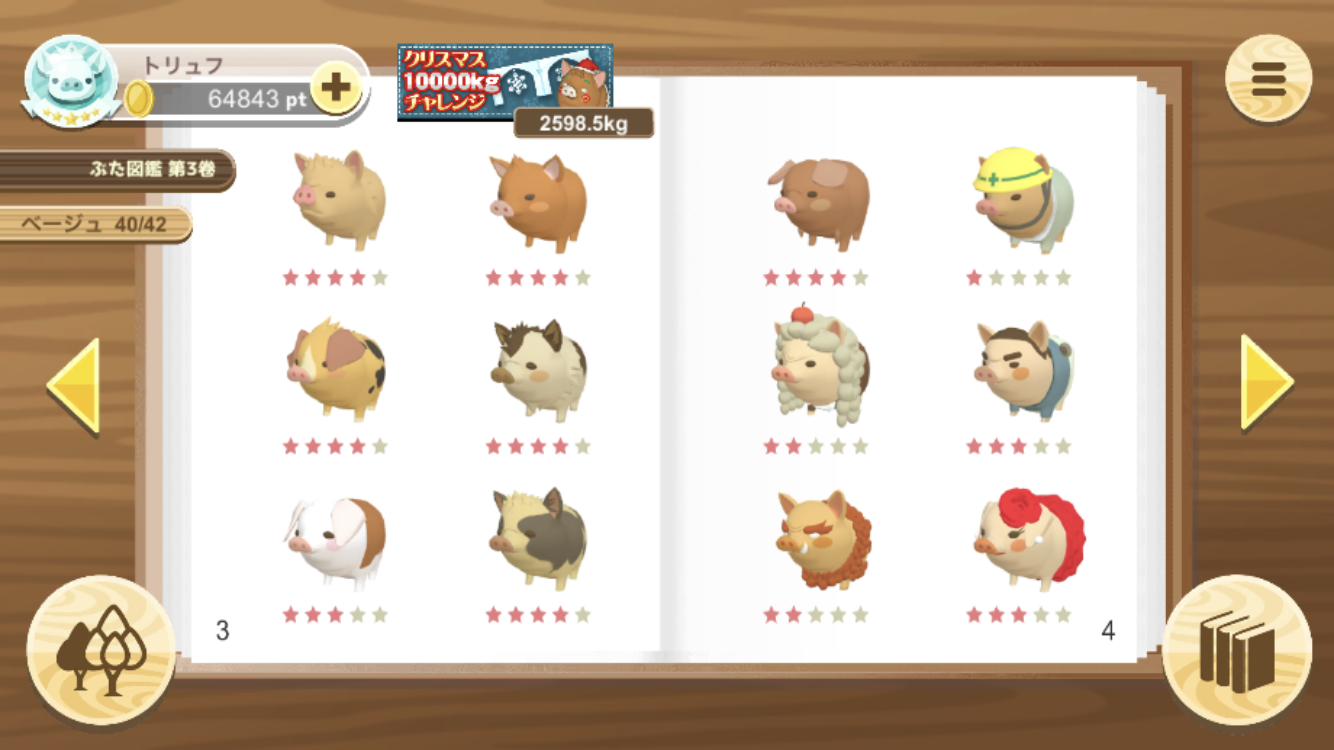Choose the pig with the red rose headpiece

click(x=1027, y=538)
